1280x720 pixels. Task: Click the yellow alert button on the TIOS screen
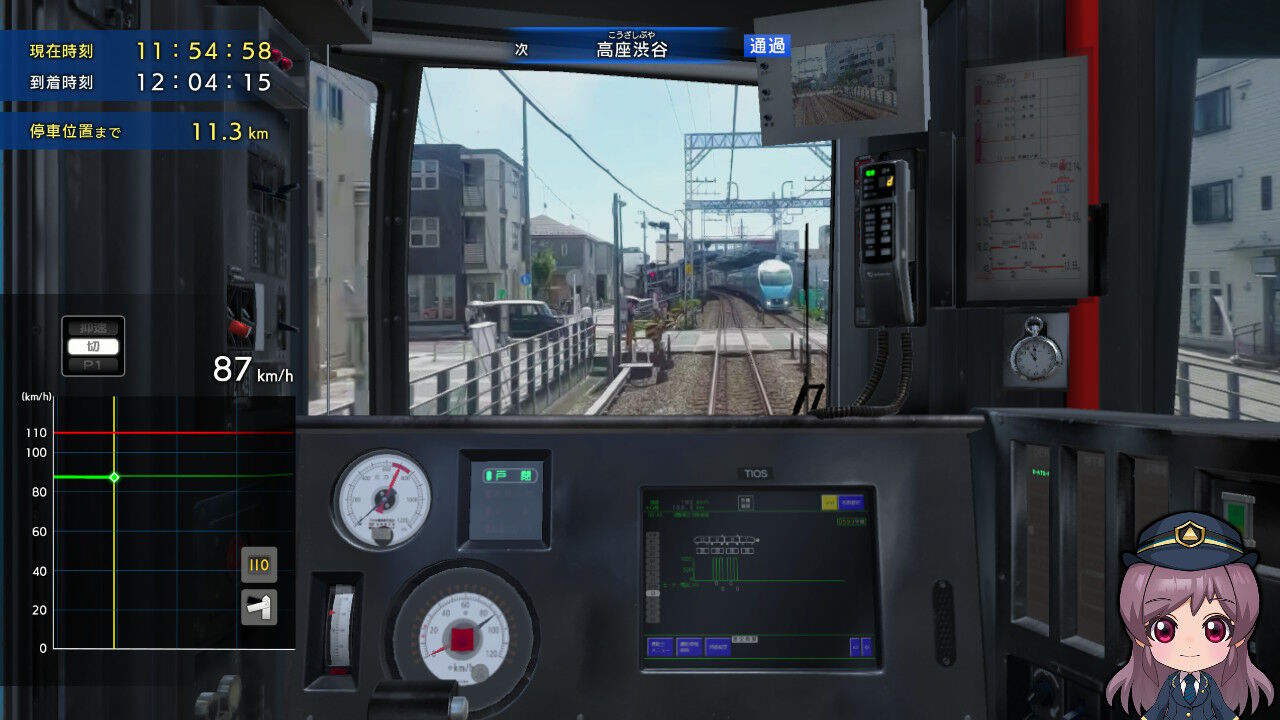829,500
